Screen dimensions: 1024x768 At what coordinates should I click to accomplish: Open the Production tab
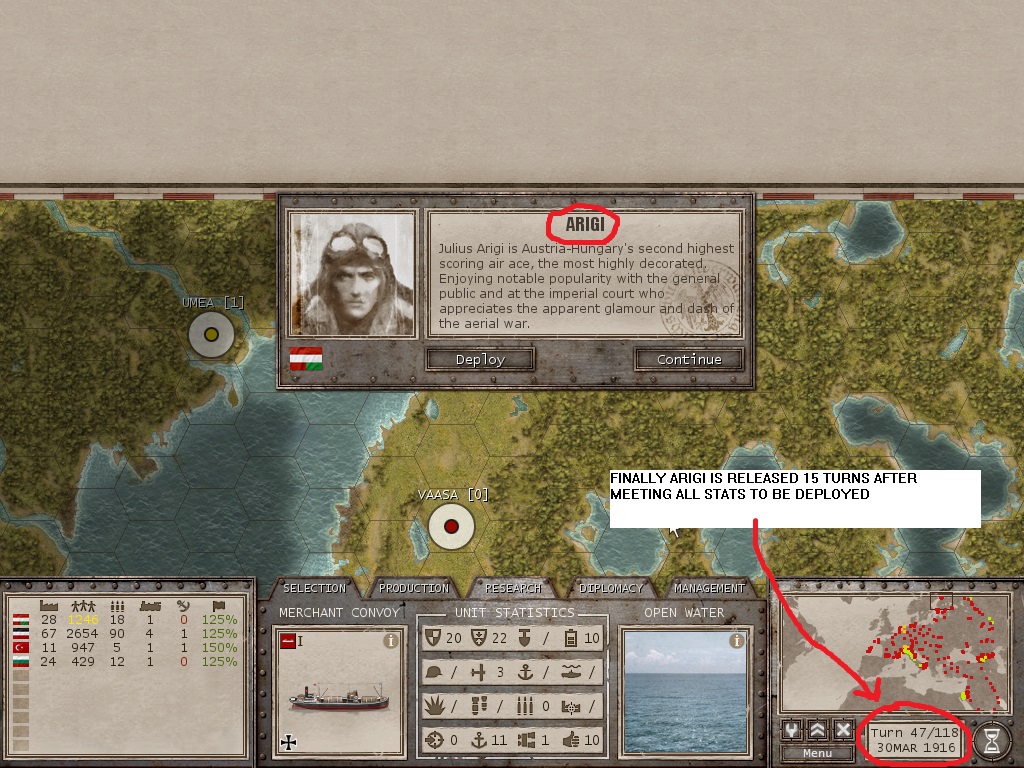tap(413, 588)
